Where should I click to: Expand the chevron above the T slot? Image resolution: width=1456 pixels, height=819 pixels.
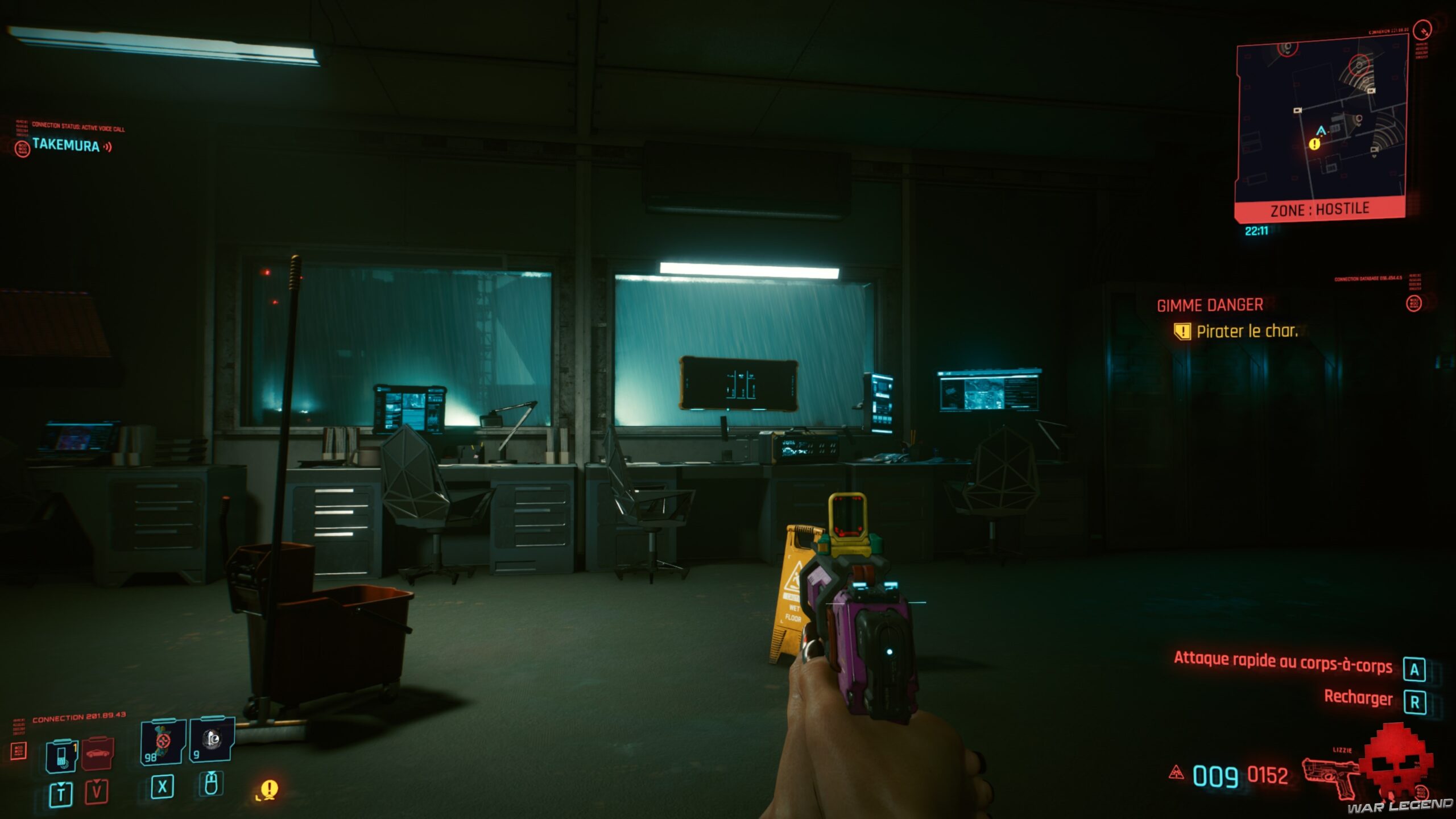click(x=61, y=785)
